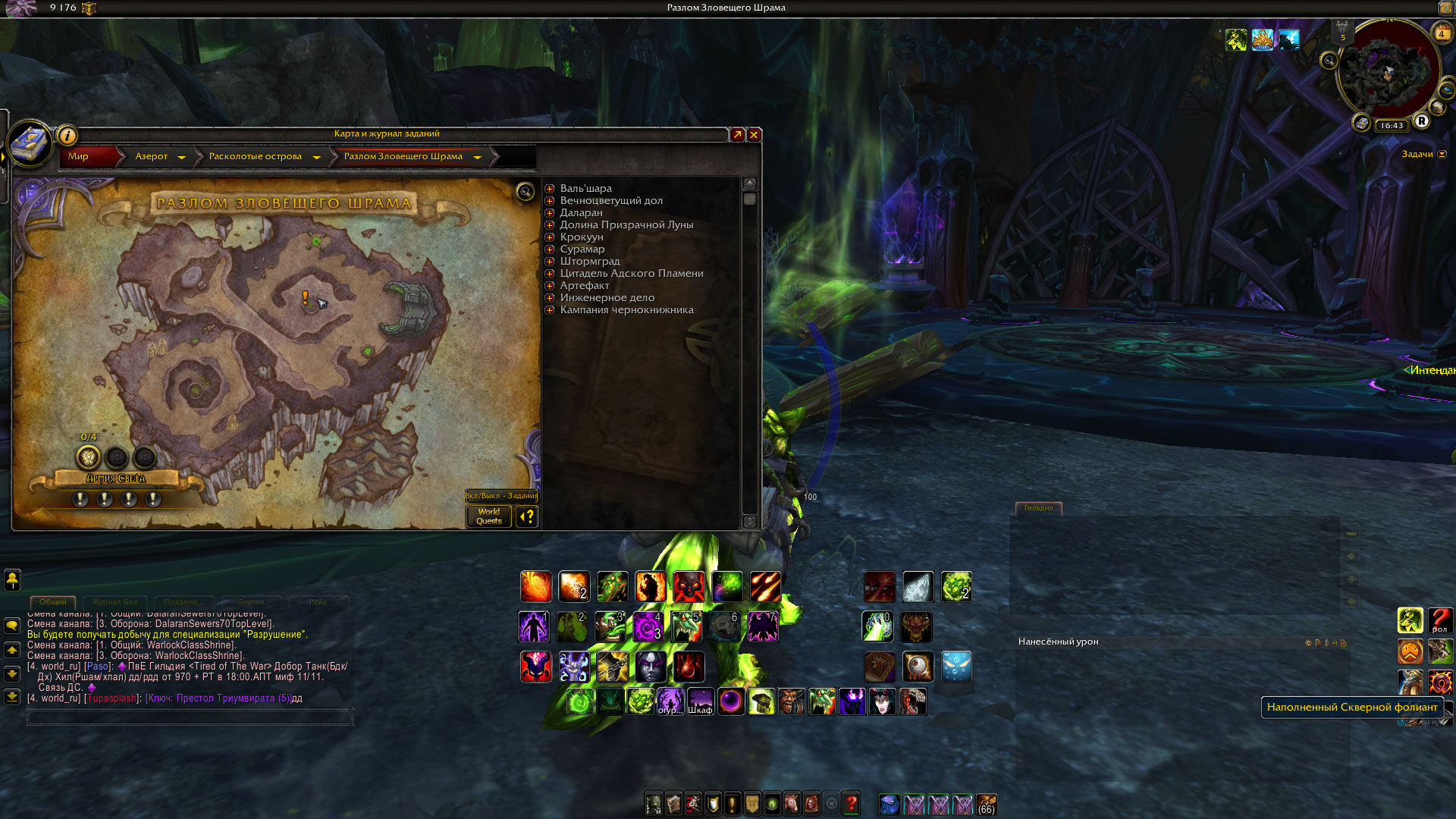This screenshot has width=1456, height=819.
Task: Open the map info button
Action: (67, 136)
